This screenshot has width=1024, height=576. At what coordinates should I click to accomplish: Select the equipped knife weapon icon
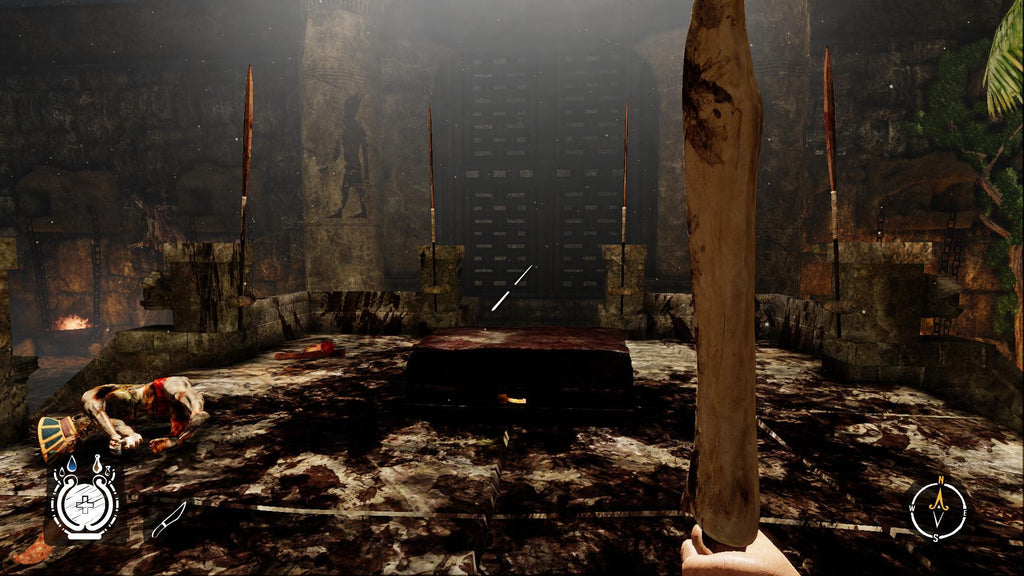pyautogui.click(x=169, y=520)
